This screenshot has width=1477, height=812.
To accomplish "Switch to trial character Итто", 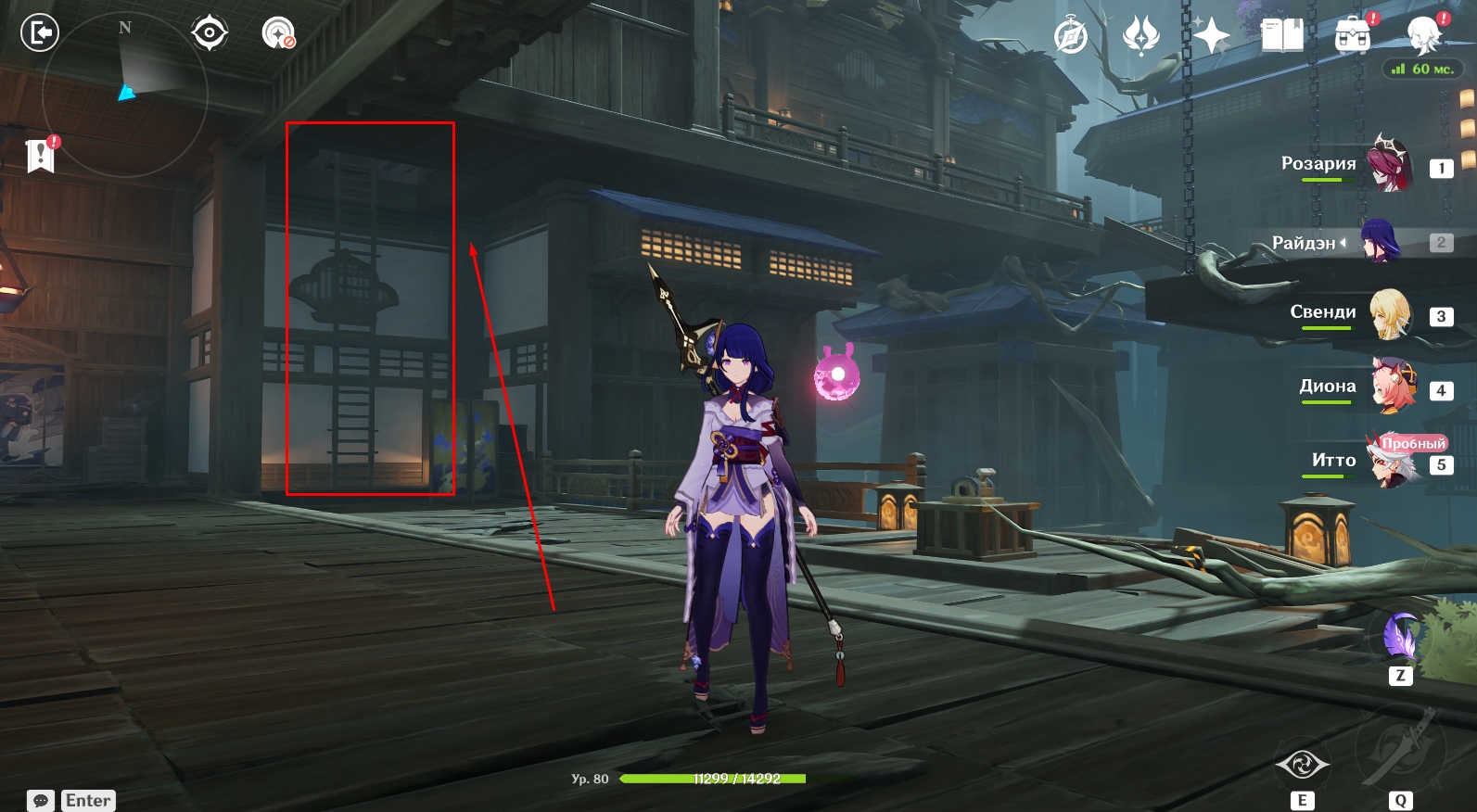I will pos(1393,461).
